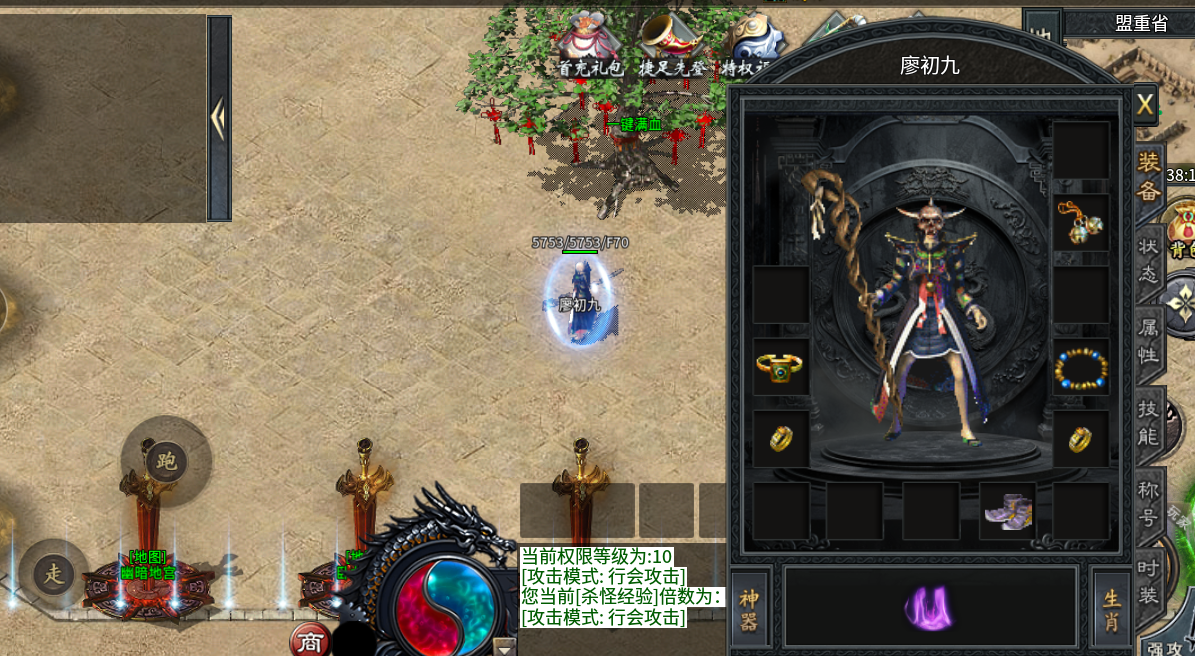This screenshot has width=1195, height=656.
Task: Select the 称号 titles tab
Action: click(1148, 504)
